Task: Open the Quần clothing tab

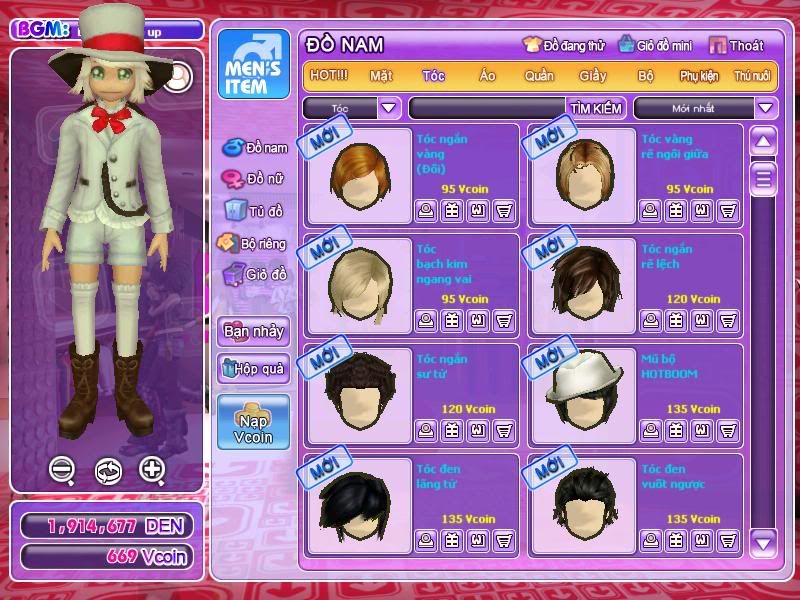Action: [539, 76]
